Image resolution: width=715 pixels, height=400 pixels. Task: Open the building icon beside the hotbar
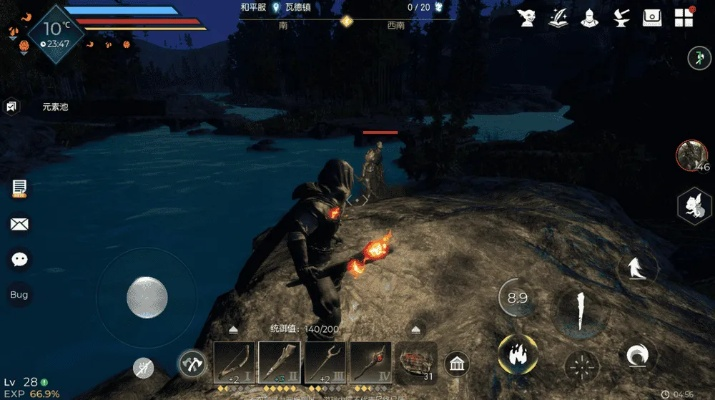tap(458, 363)
